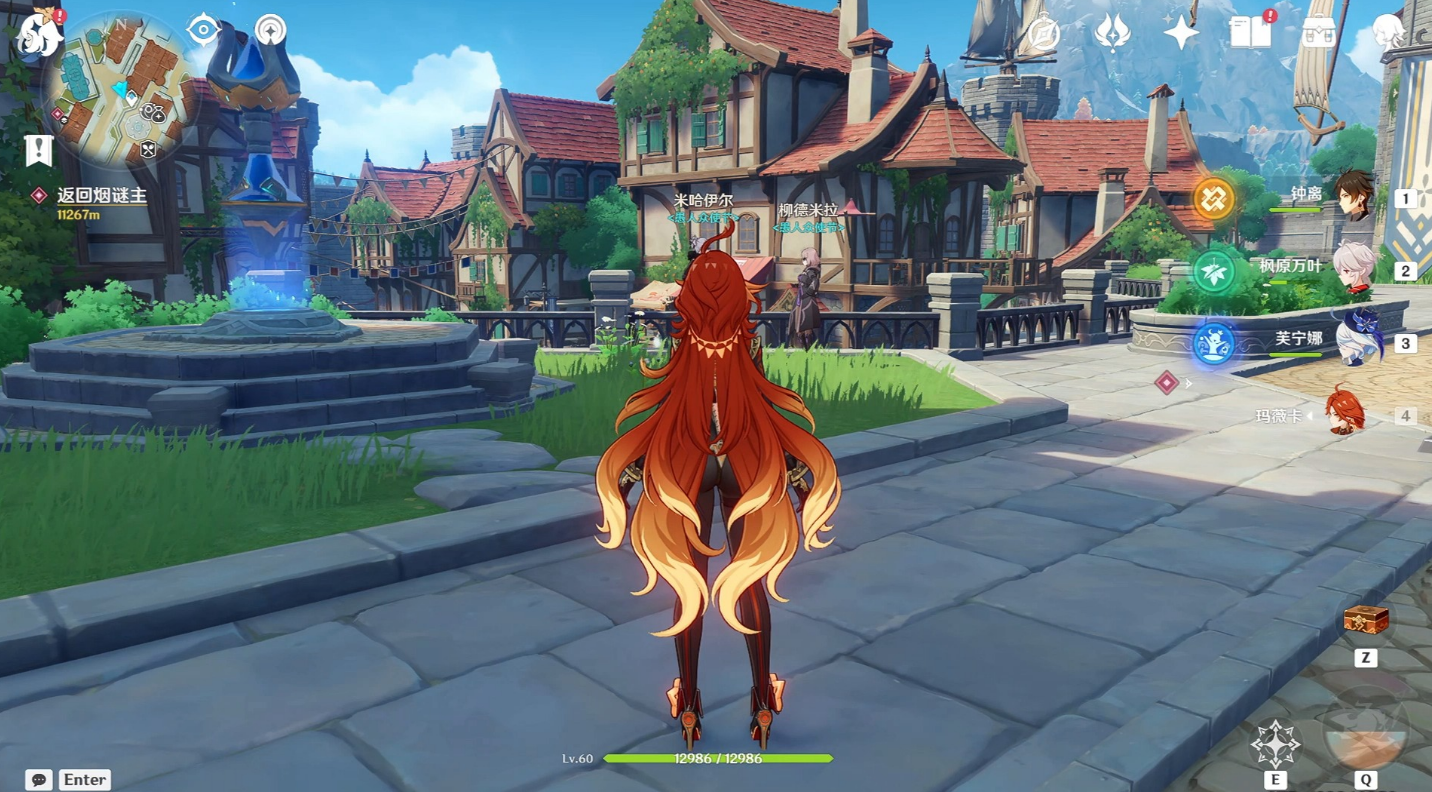Image resolution: width=1432 pixels, height=792 pixels.
Task: Open the Paimon main menu
Action: click(x=38, y=34)
